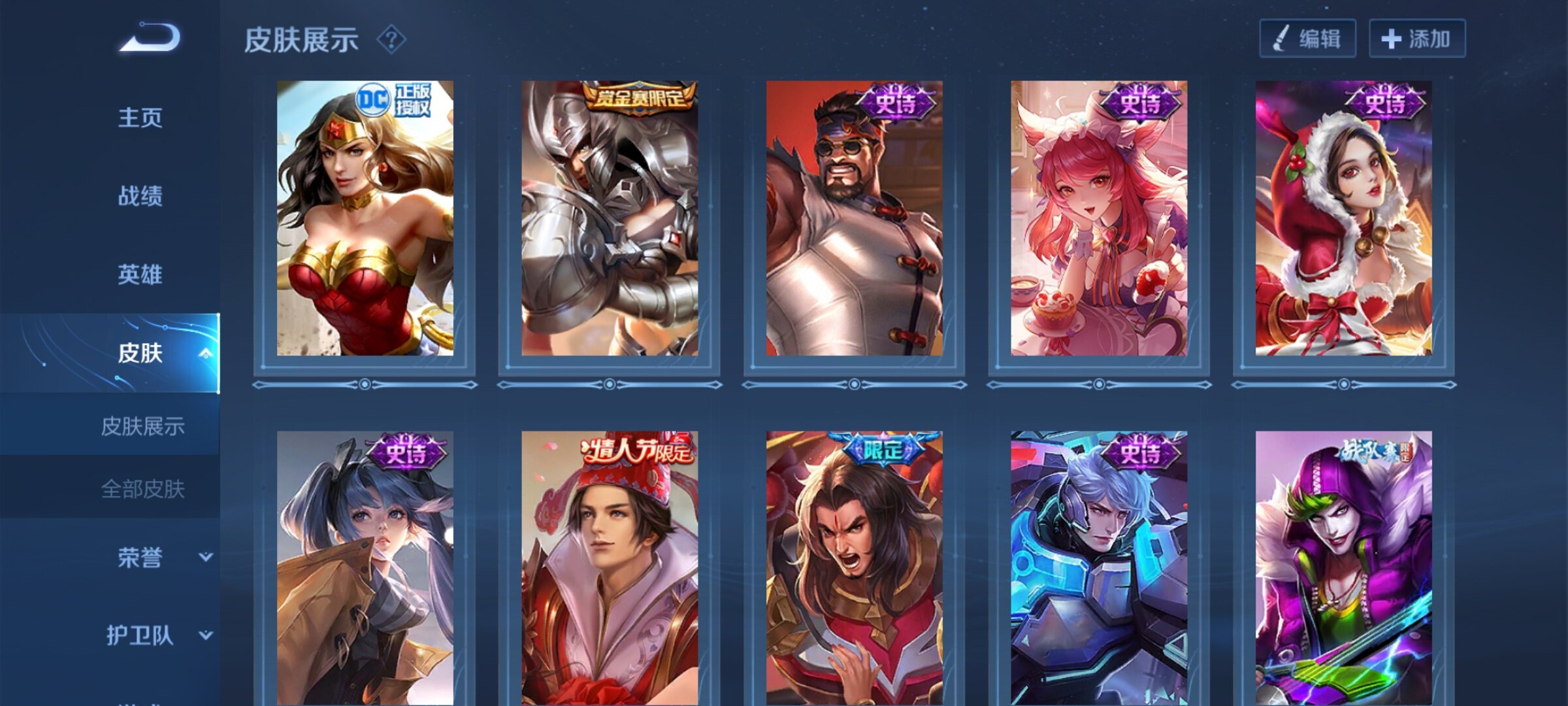
Task: Pick the pink-haired cat-ear girl skin
Action: 1099,218
